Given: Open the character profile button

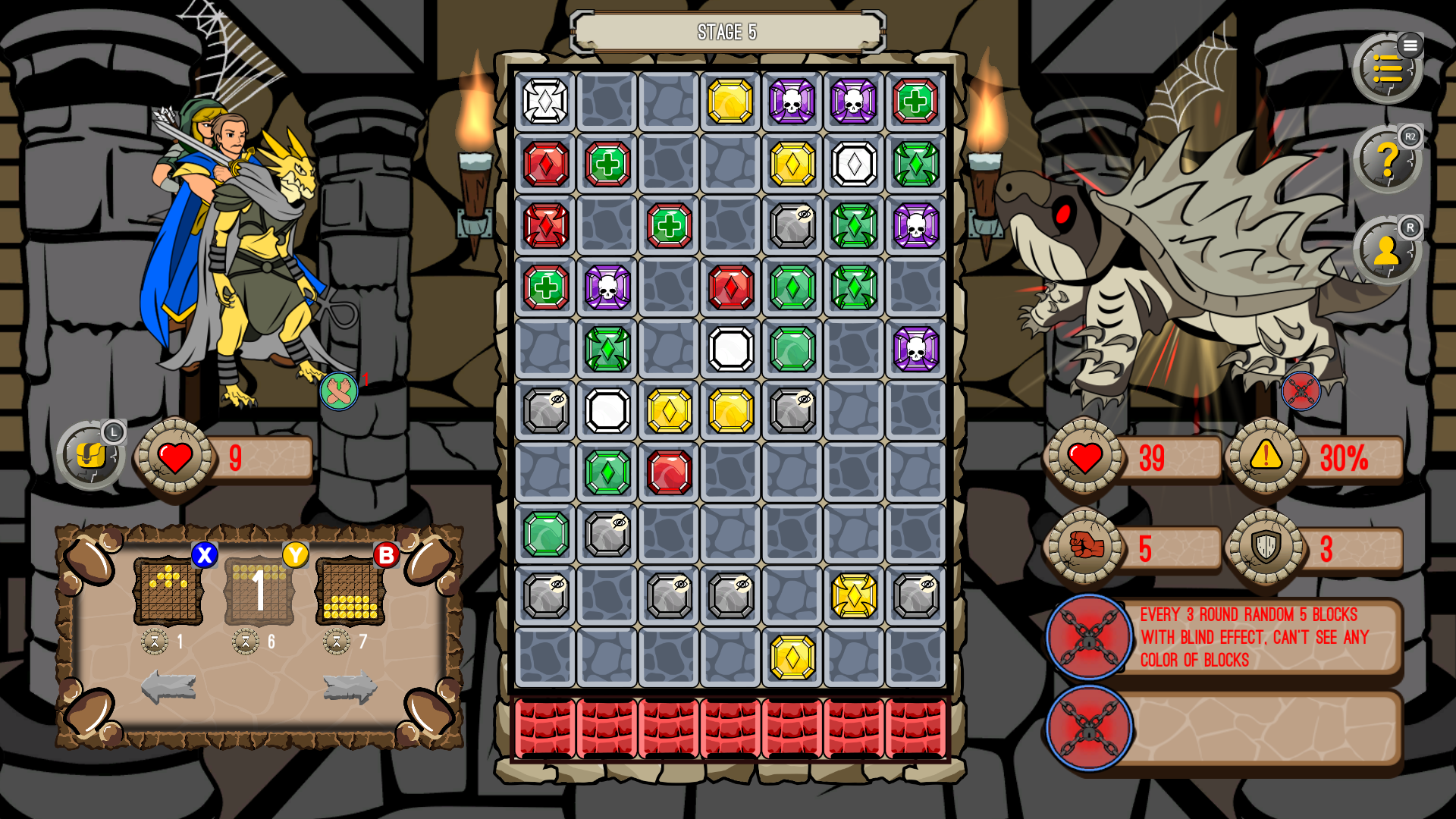Looking at the screenshot, I should click(x=1387, y=251).
